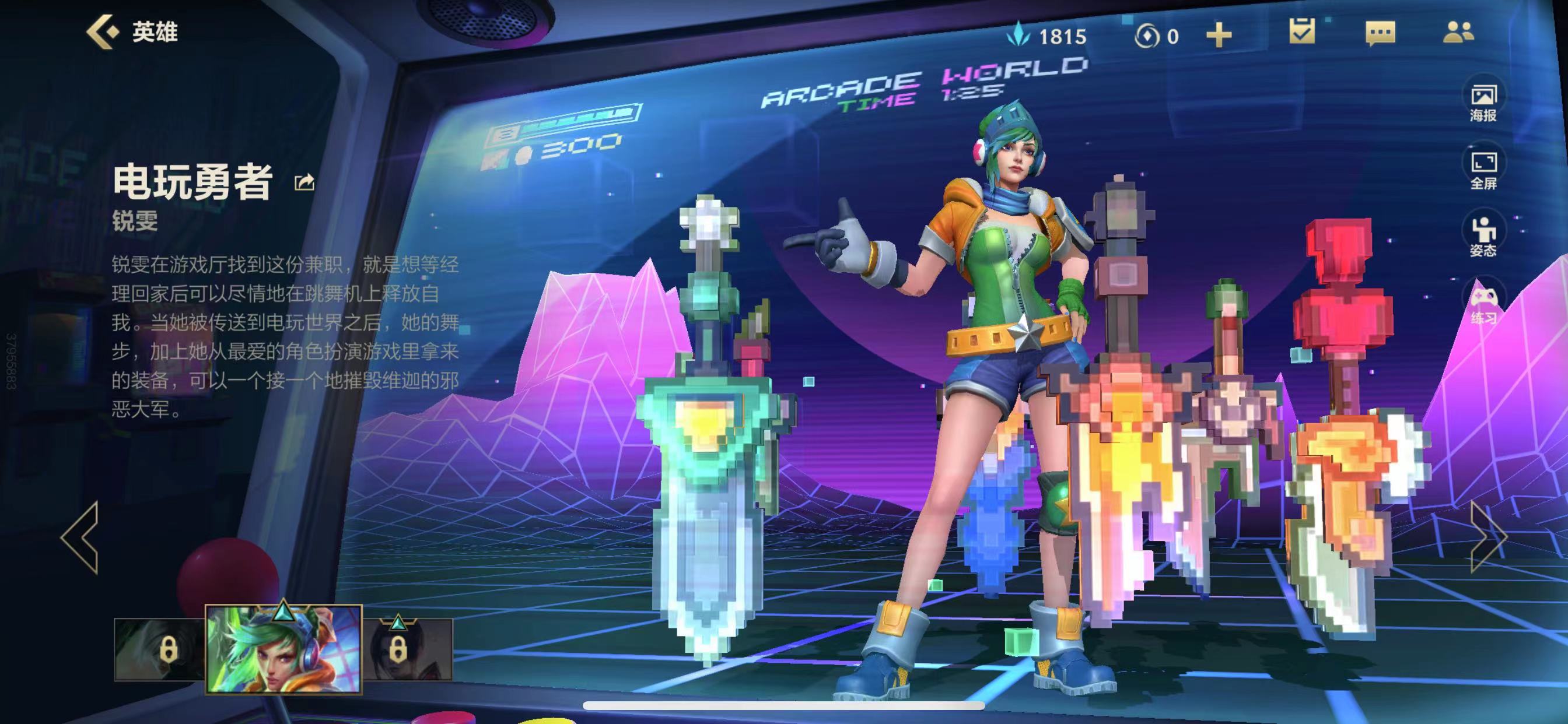Share the 电玩勇者 skin

(x=304, y=182)
